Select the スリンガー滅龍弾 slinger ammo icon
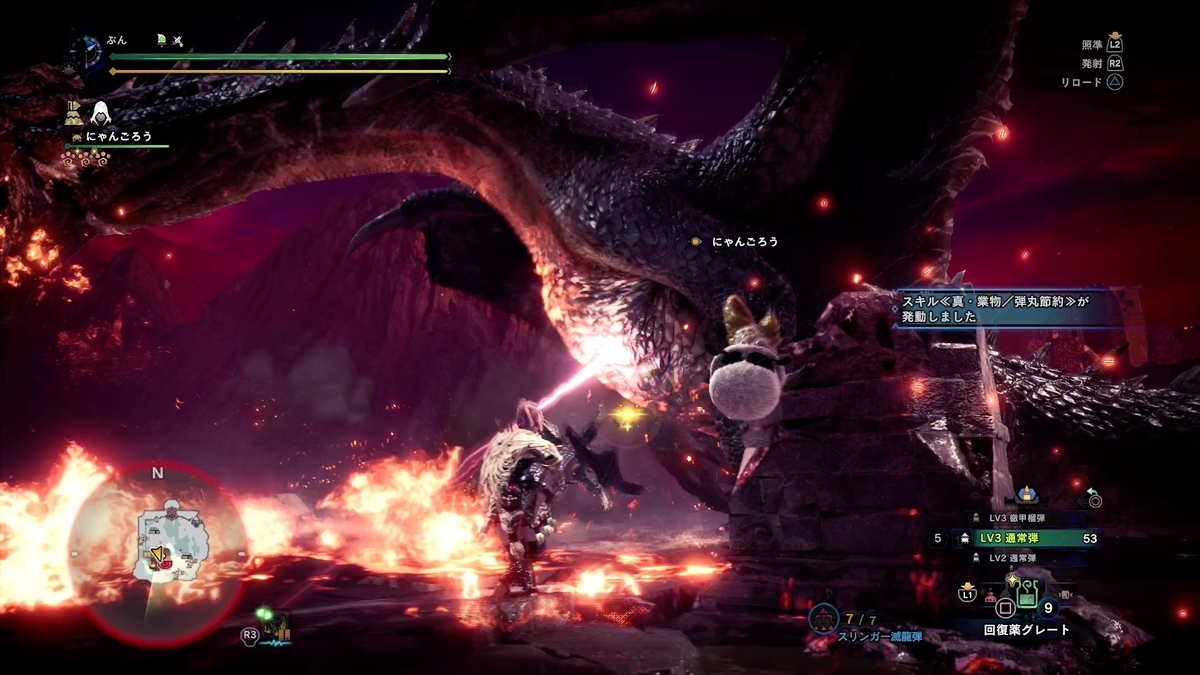 click(x=825, y=616)
